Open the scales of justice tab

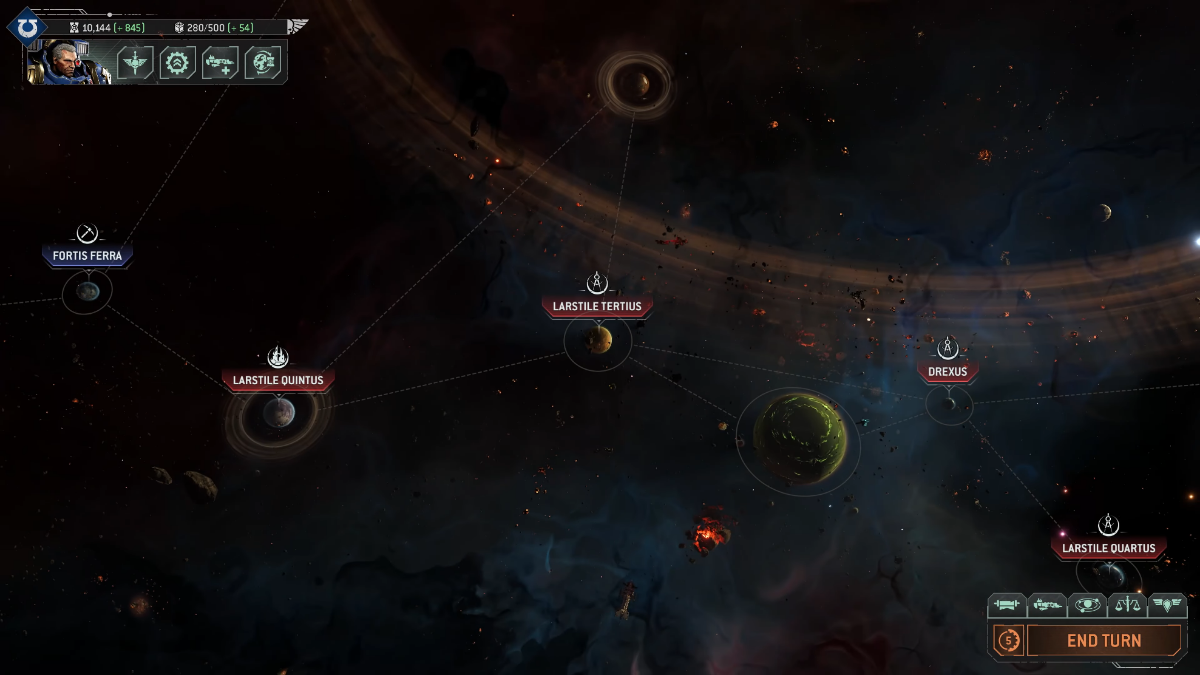pyautogui.click(x=1127, y=605)
